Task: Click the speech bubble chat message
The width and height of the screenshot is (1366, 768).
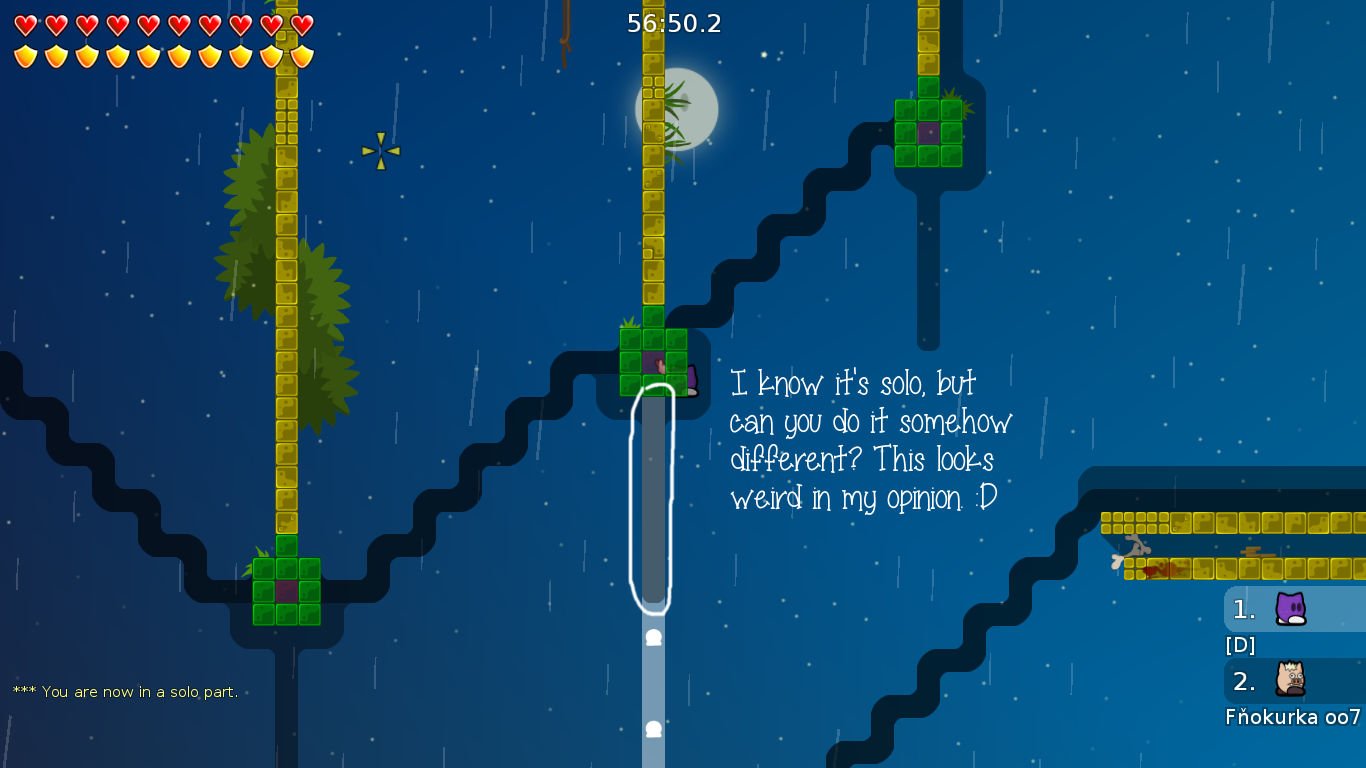Action: coord(872,440)
